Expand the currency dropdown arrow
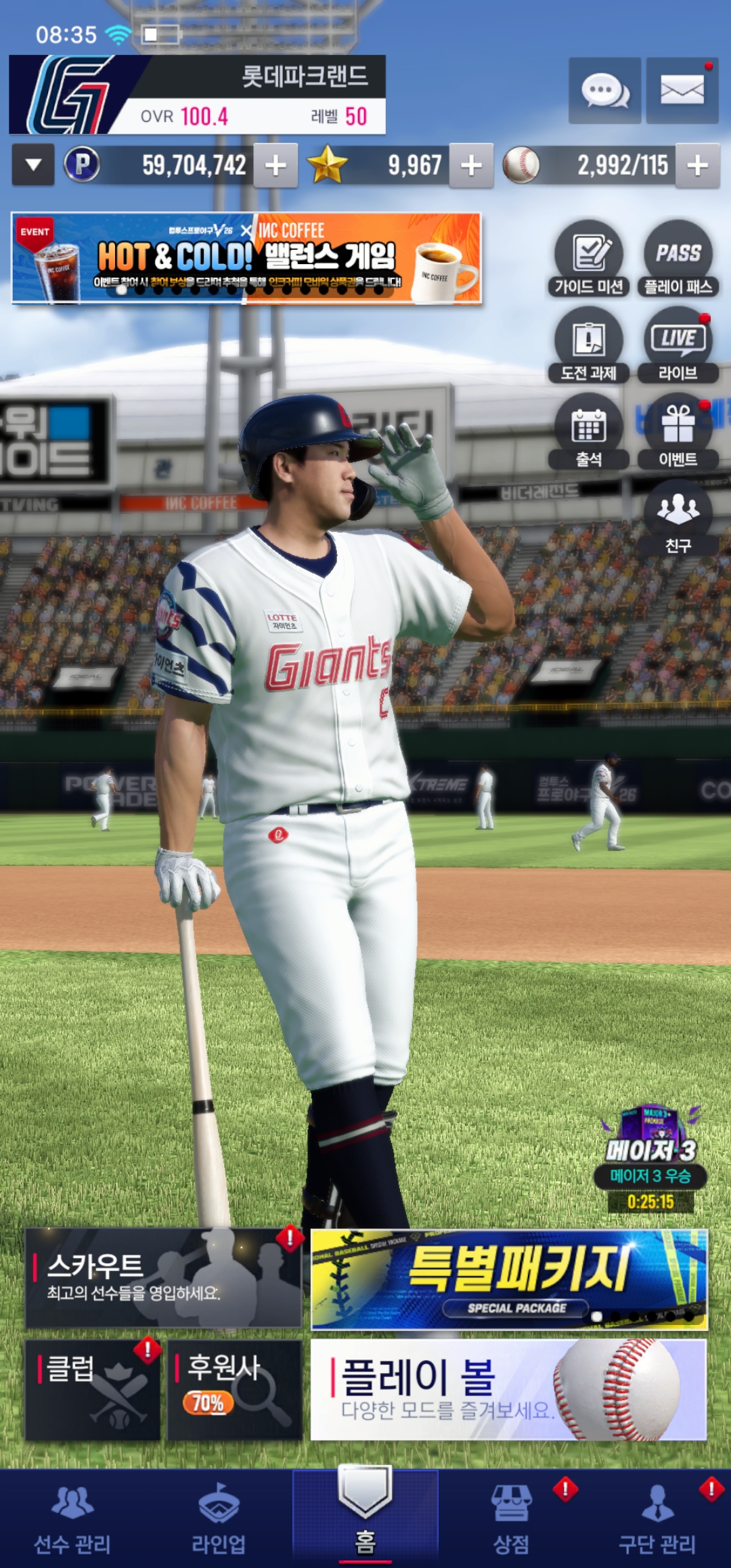The image size is (731, 1568). [x=33, y=165]
